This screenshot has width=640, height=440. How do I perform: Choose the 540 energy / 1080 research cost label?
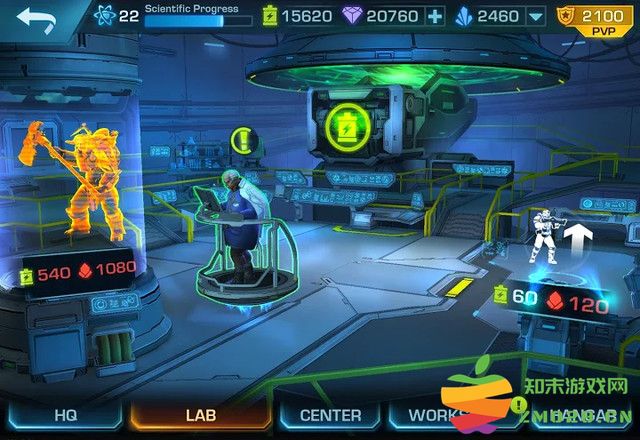(x=79, y=272)
